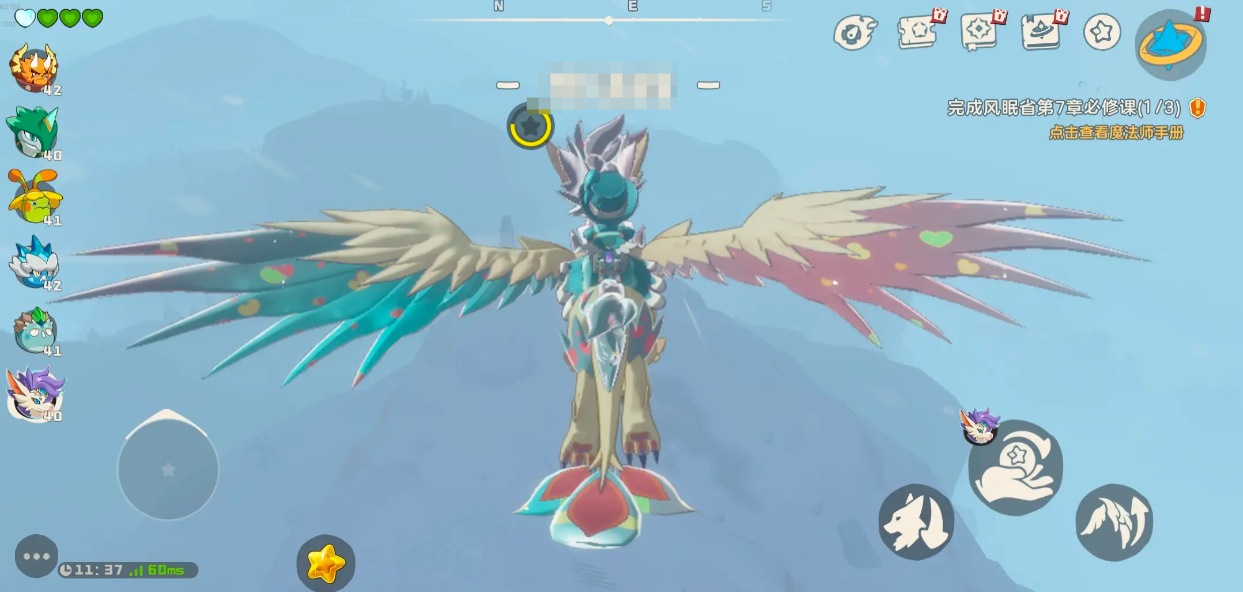Open the planet journal book icon
This screenshot has width=1243, height=592.
(1041, 32)
